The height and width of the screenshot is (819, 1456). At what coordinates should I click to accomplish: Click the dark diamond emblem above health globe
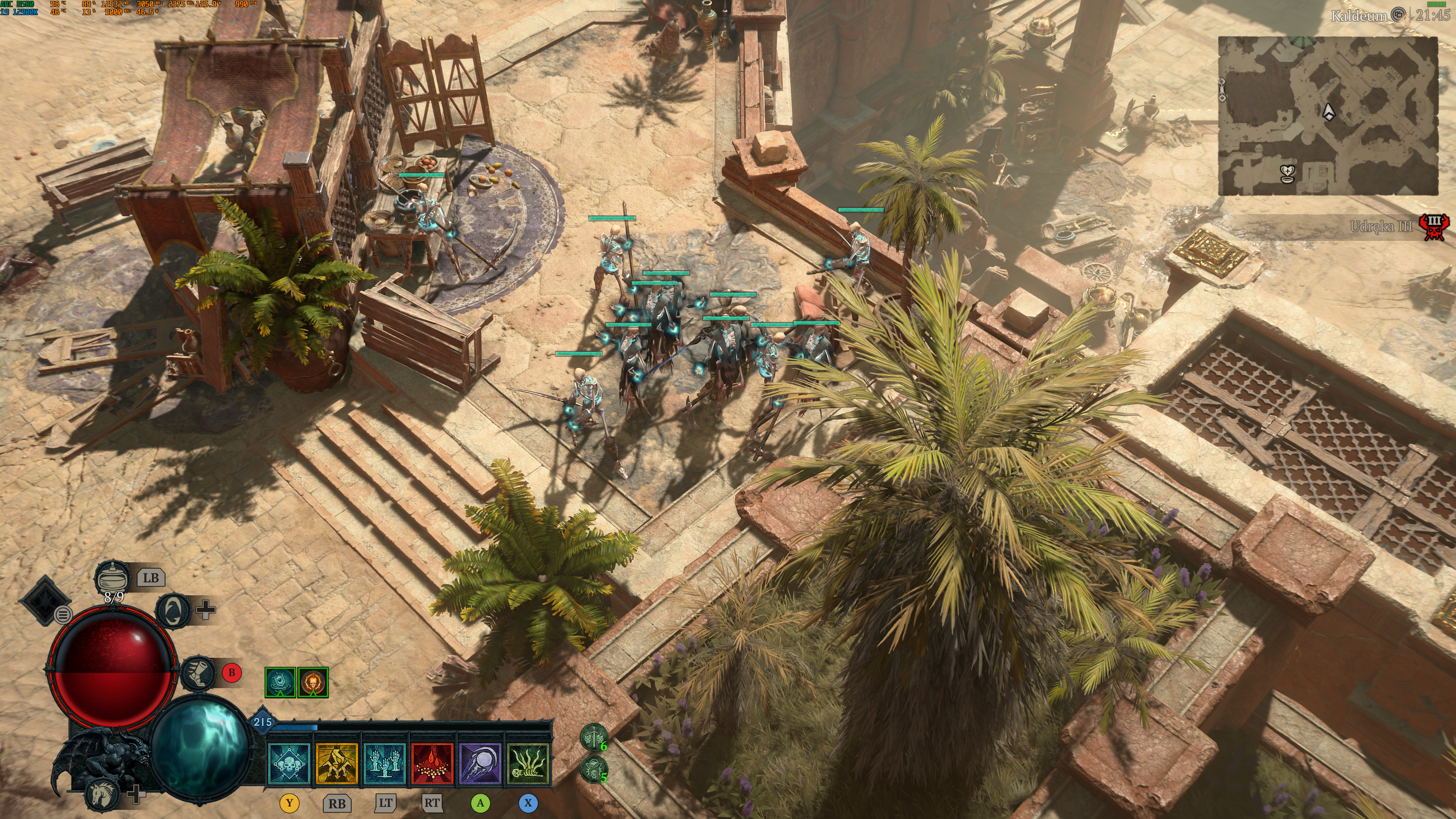(43, 600)
